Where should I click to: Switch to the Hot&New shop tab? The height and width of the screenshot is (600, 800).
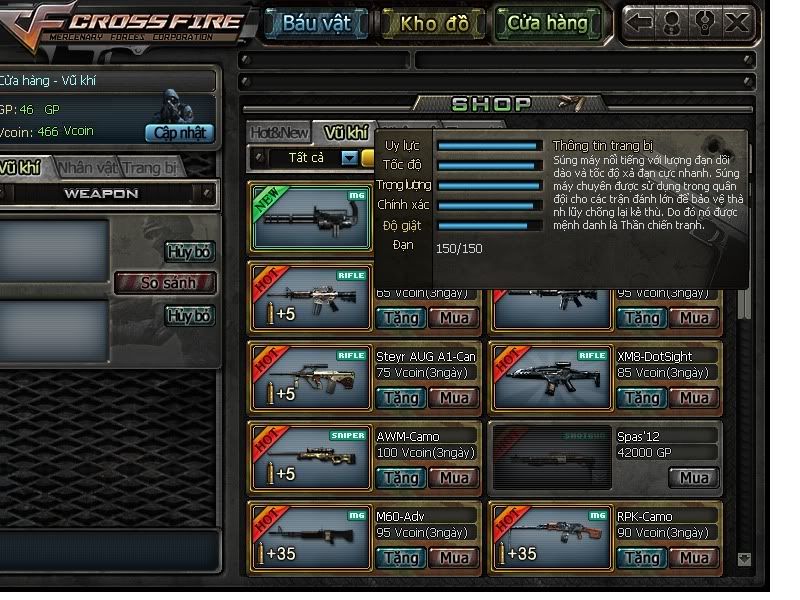279,132
